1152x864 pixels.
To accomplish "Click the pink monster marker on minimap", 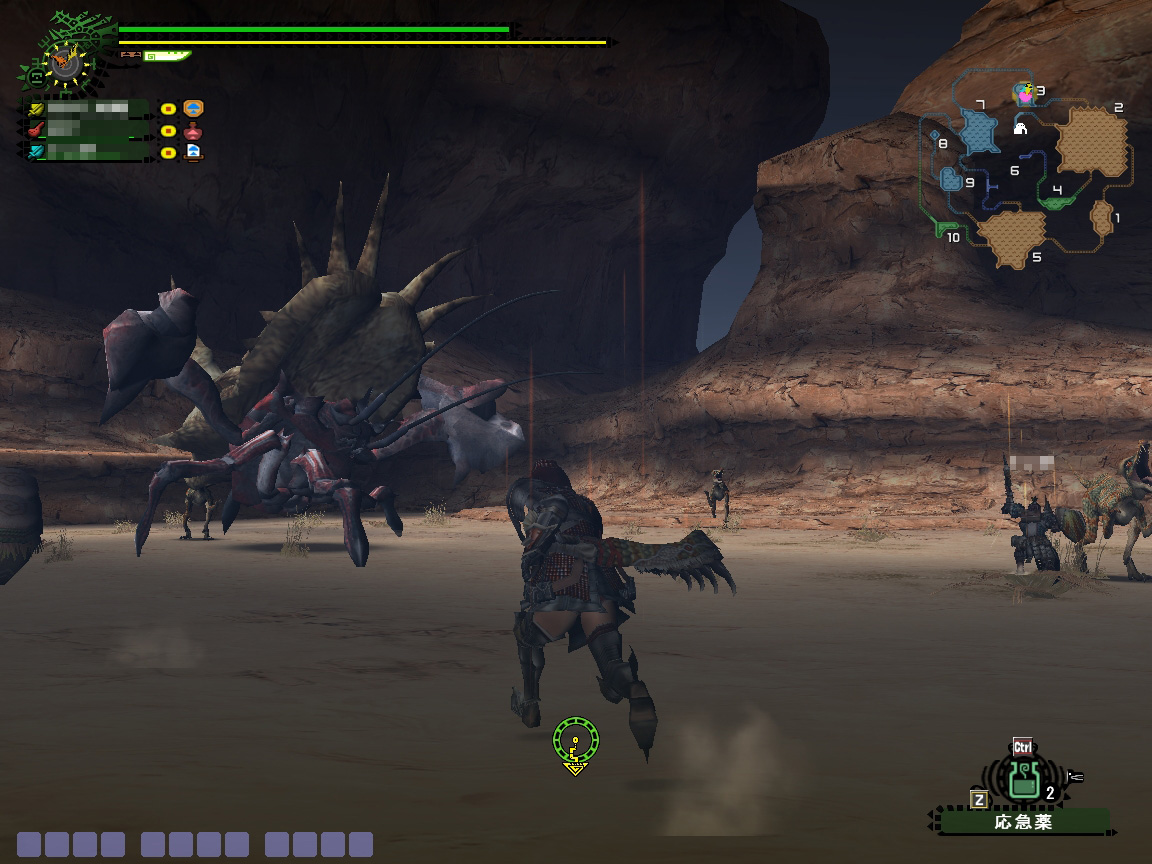I will point(1024,93).
